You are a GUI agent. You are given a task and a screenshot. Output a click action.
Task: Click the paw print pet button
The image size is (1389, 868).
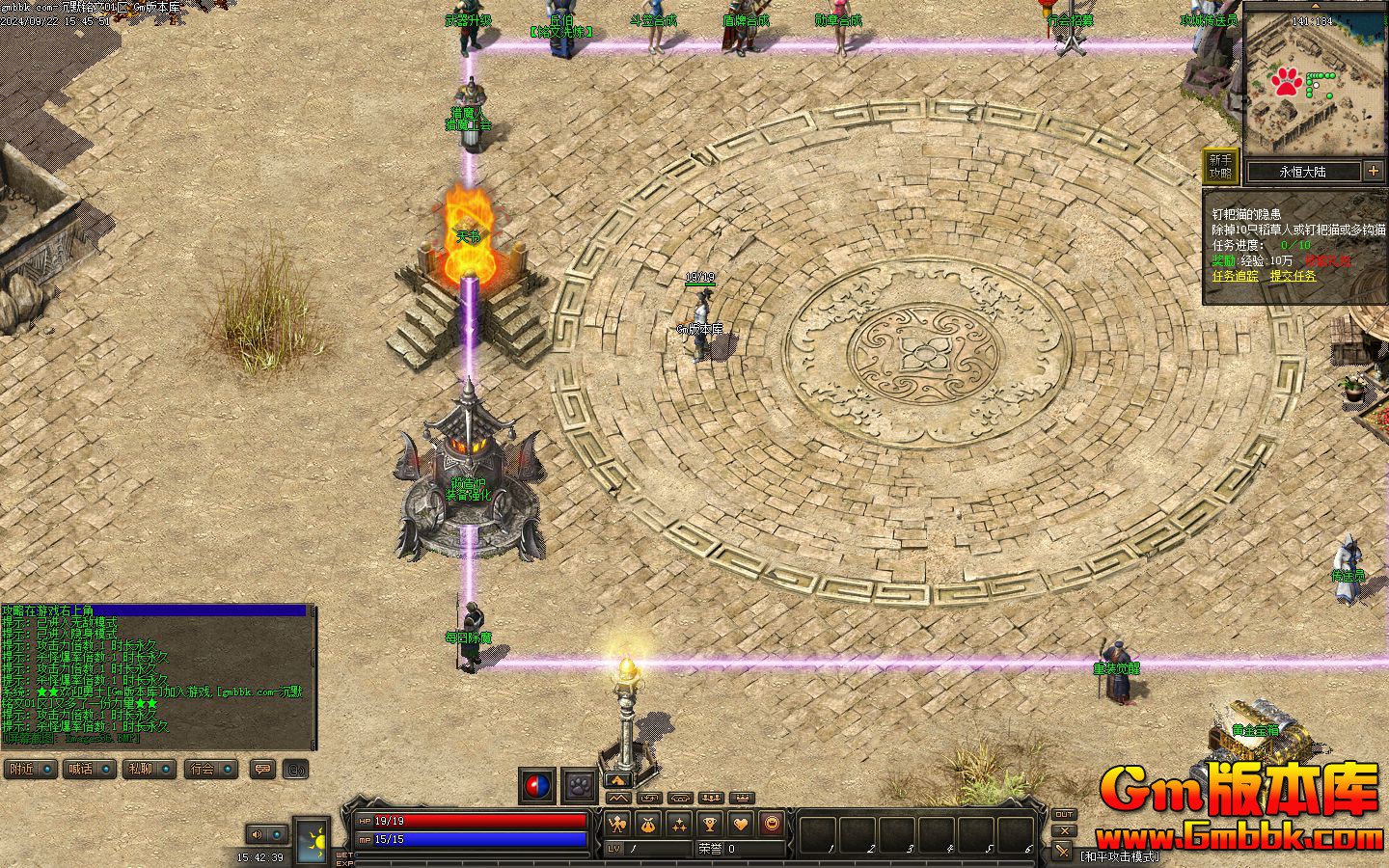pyautogui.click(x=581, y=786)
